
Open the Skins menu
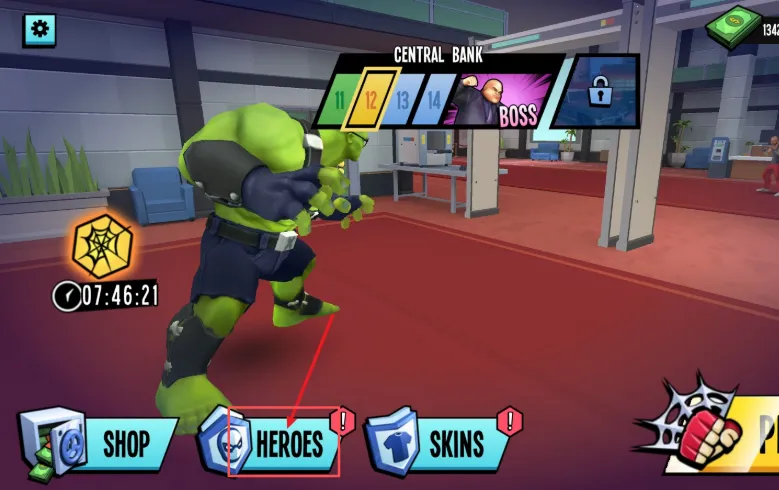tap(442, 443)
